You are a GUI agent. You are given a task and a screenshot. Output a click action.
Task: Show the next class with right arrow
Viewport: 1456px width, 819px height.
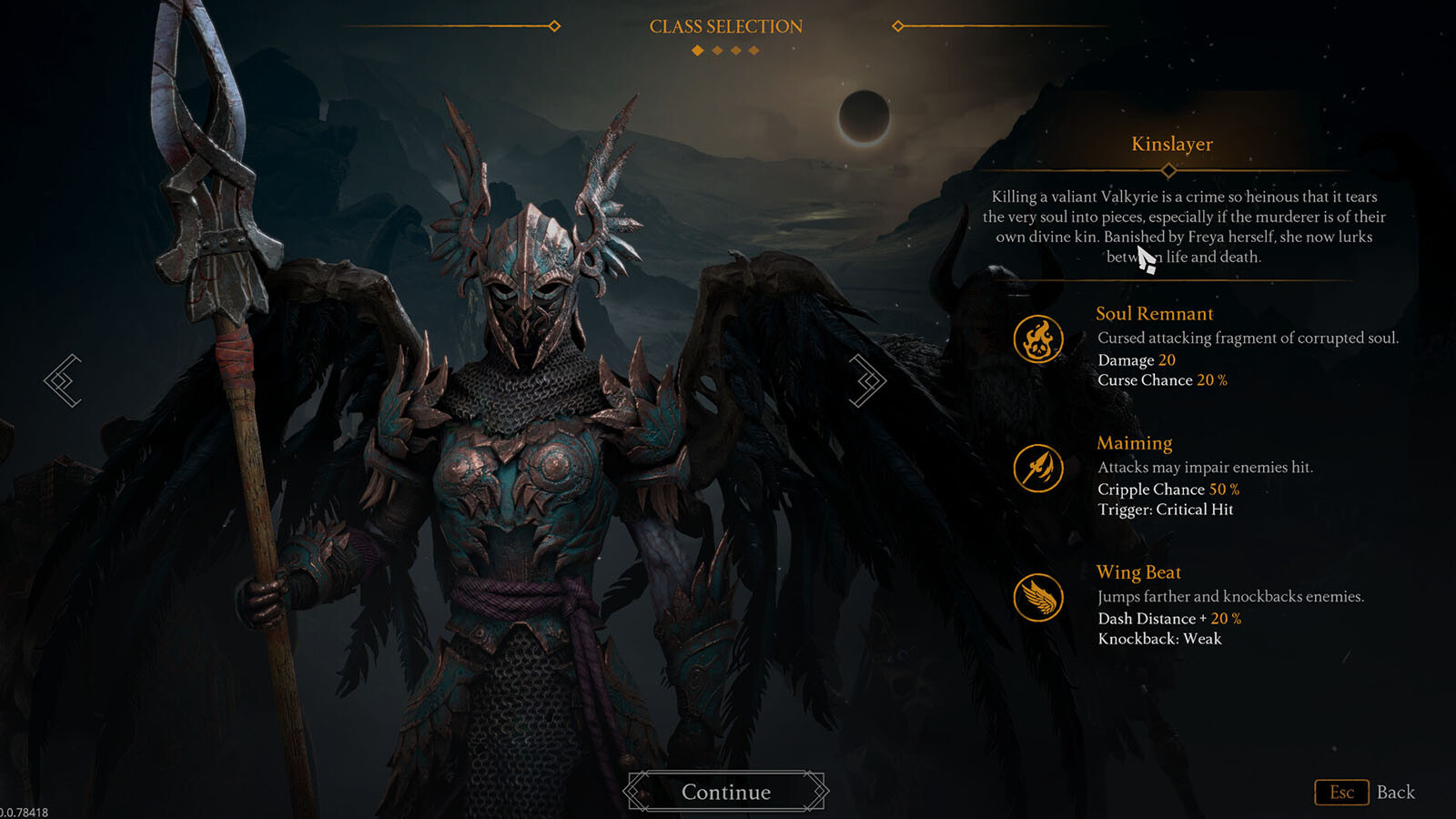click(868, 380)
